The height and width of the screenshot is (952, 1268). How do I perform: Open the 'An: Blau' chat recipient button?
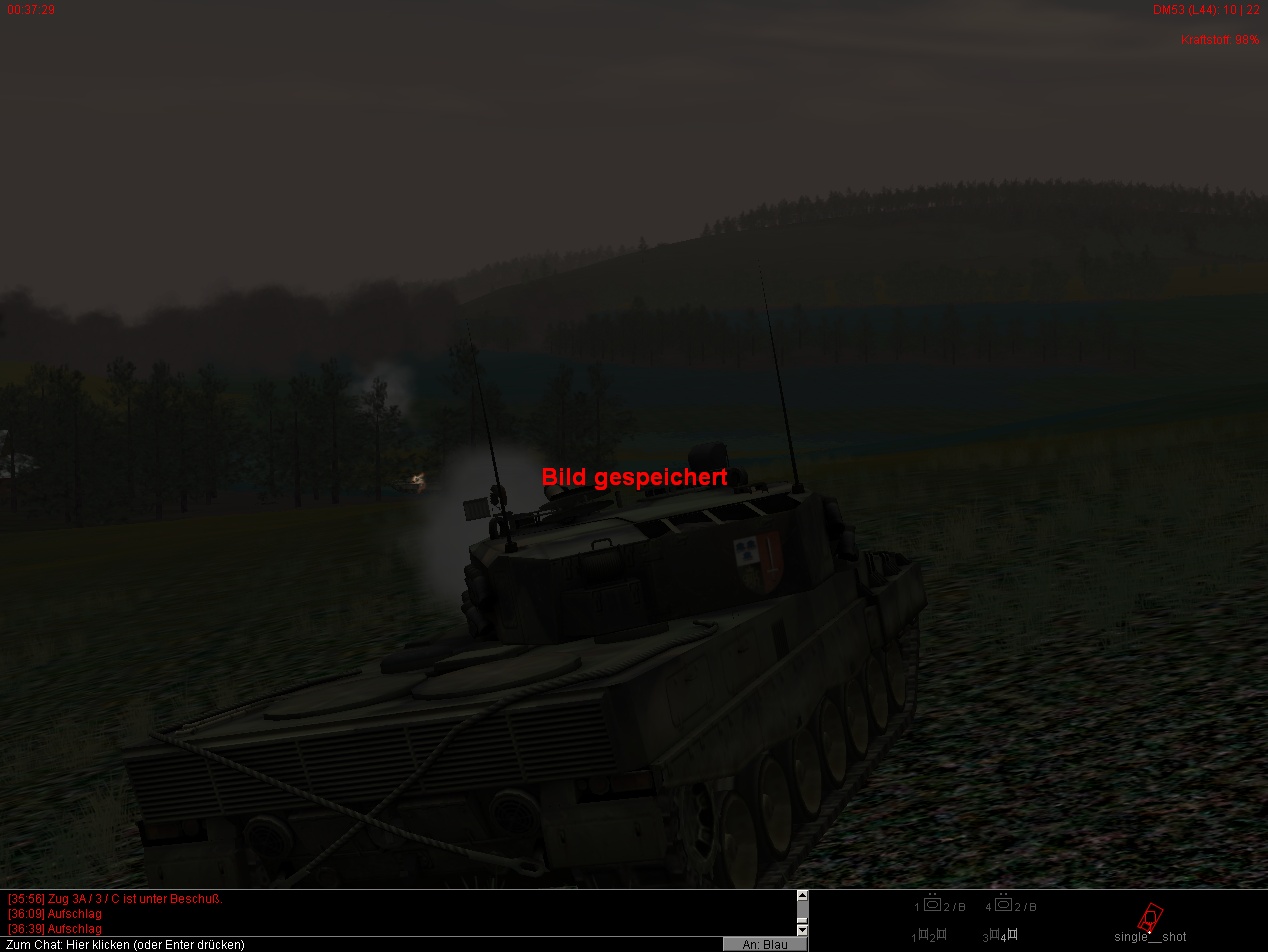click(x=765, y=944)
